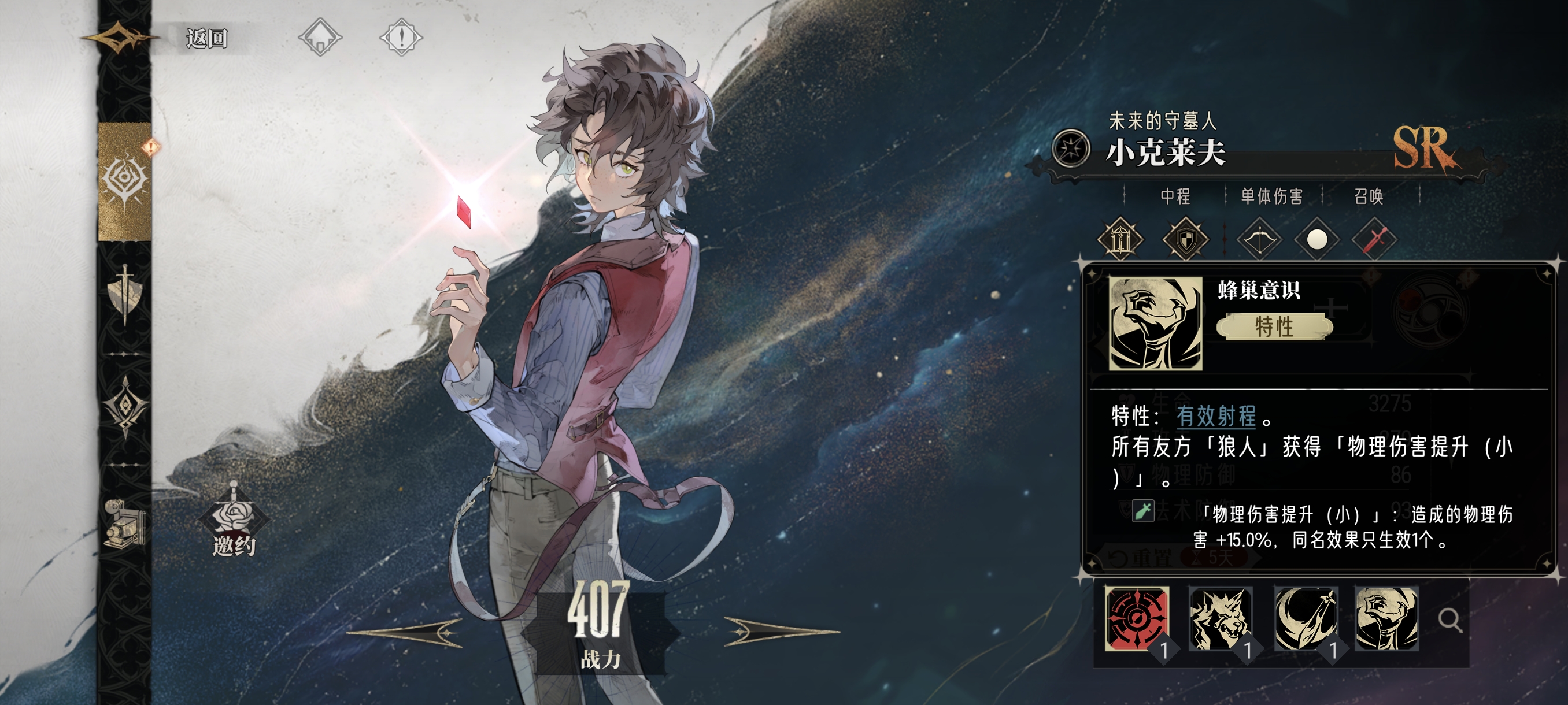Select the clenched claw trait icon below
This screenshot has width=1568, height=705.
click(1386, 619)
